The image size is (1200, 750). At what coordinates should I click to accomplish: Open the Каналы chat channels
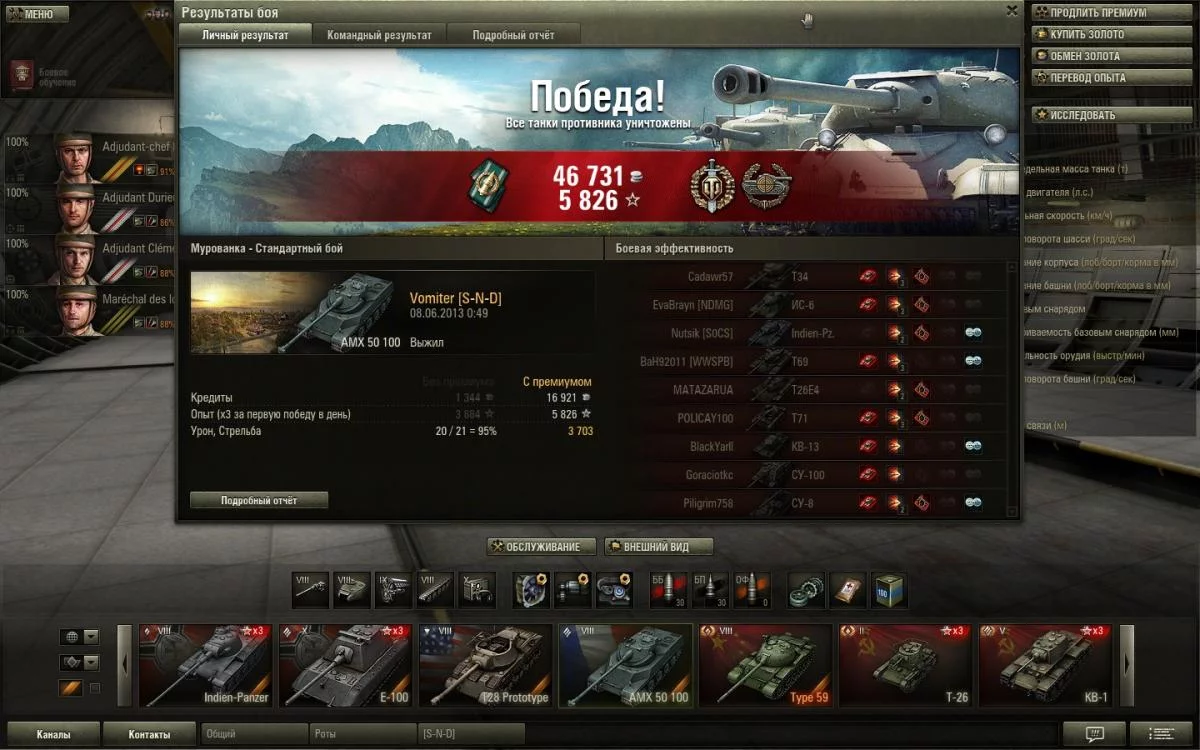(53, 734)
